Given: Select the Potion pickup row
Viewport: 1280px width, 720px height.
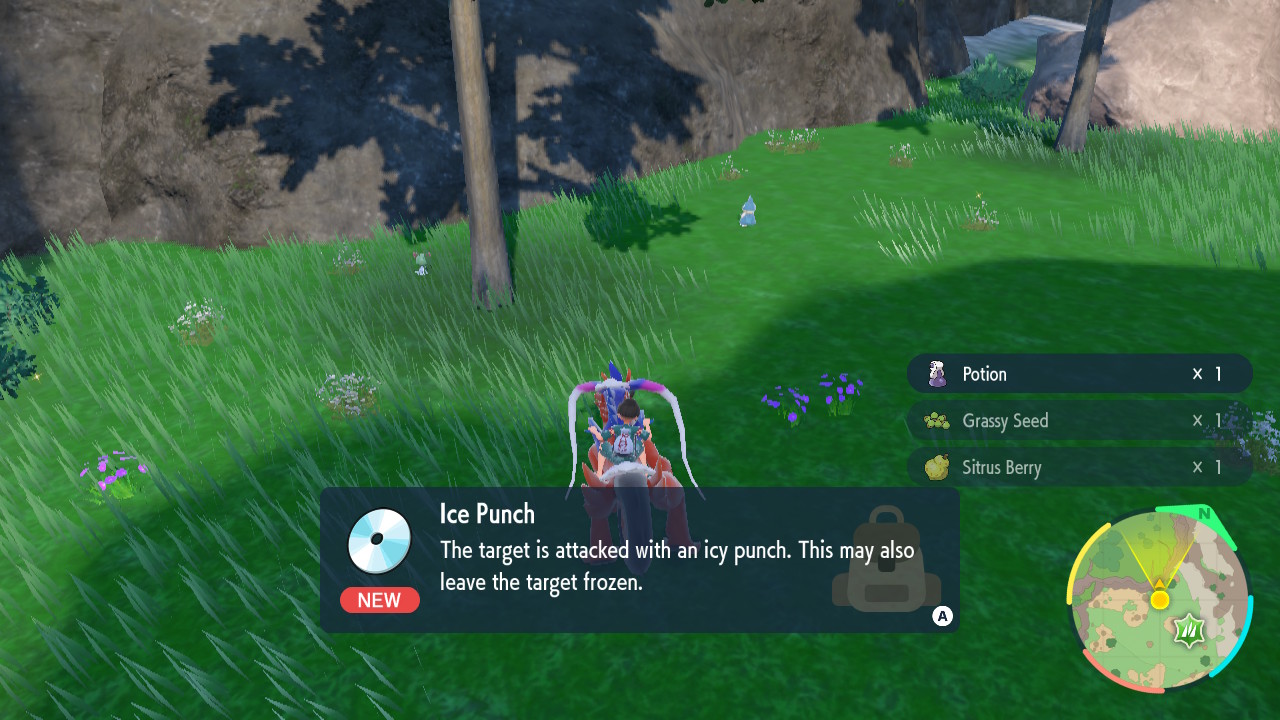Looking at the screenshot, I should pos(1079,374).
